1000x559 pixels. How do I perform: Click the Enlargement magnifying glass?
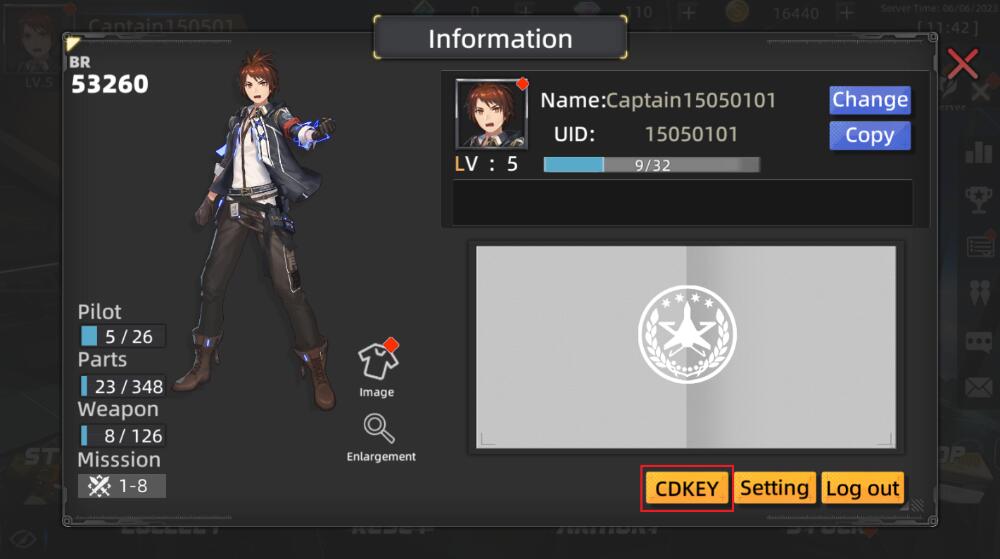coord(379,430)
